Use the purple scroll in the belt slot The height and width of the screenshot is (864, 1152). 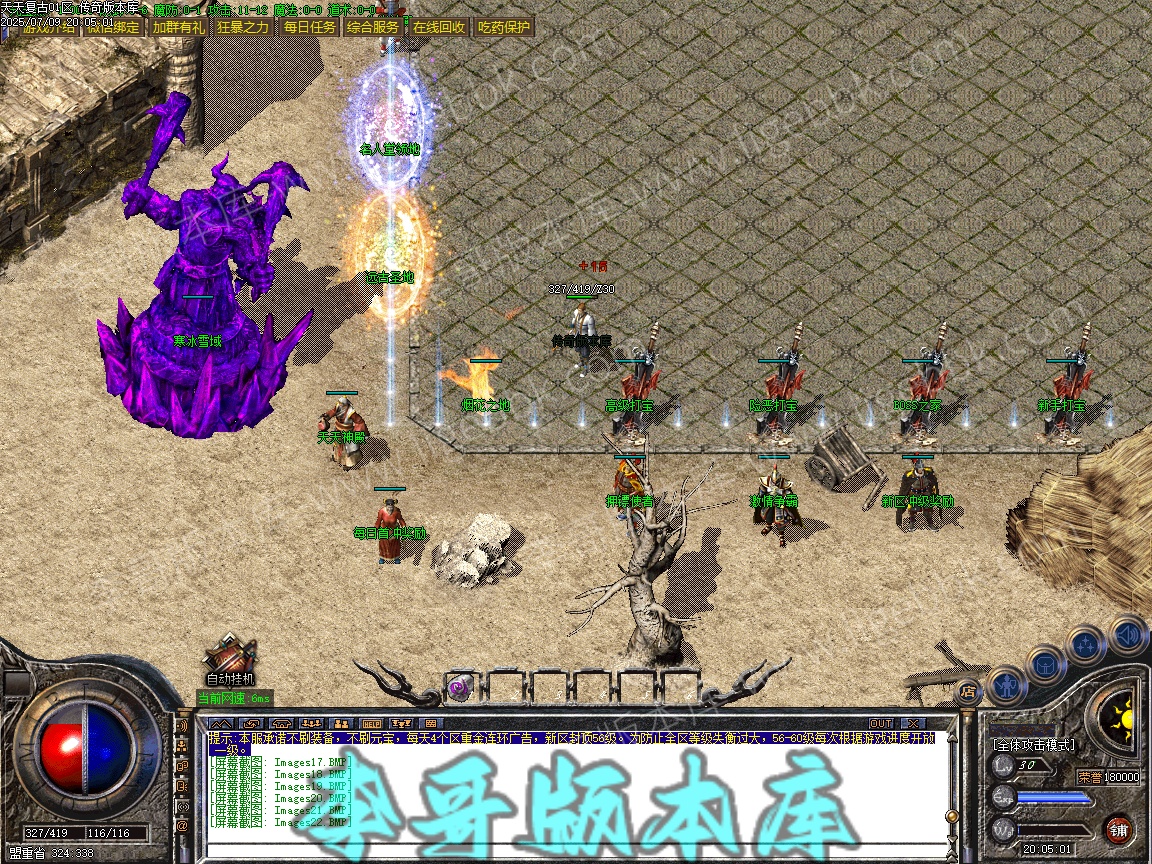[x=460, y=688]
